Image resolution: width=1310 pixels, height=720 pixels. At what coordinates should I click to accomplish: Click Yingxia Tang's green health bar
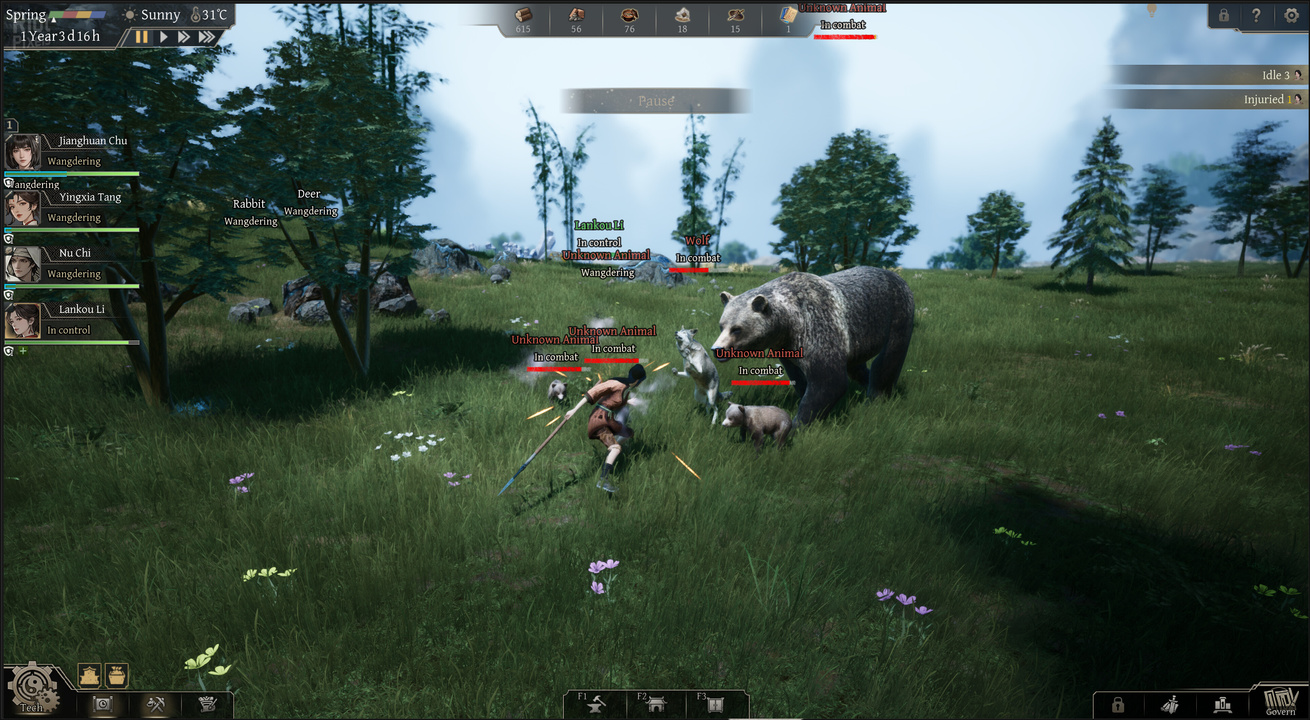[x=70, y=230]
